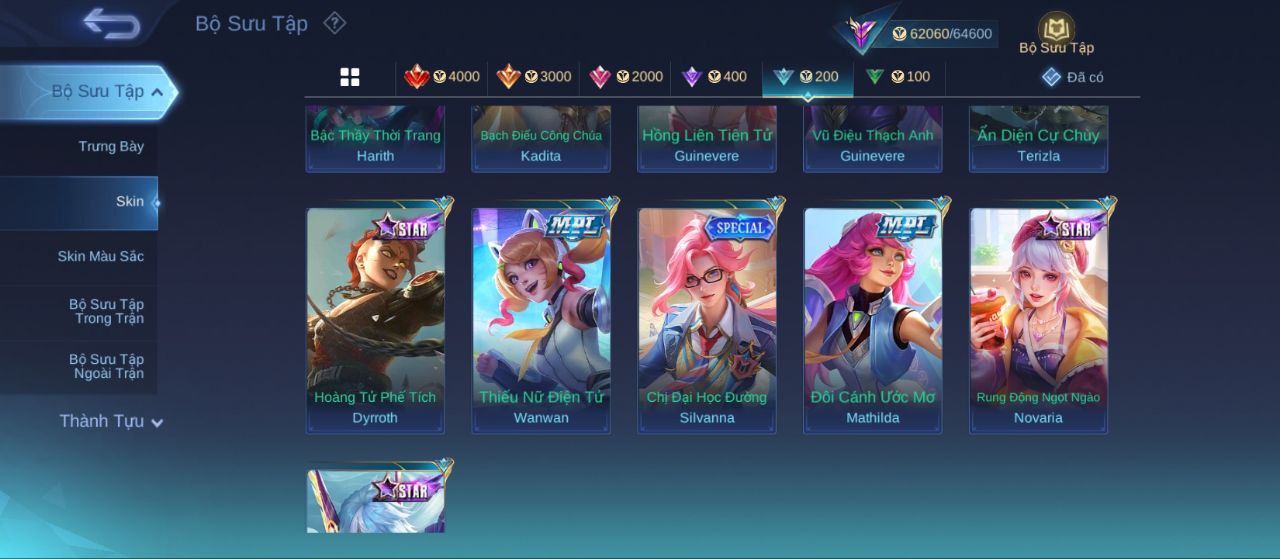Toggle the Đã có owned filter
Image resolution: width=1280 pixels, height=559 pixels.
coord(1073,77)
